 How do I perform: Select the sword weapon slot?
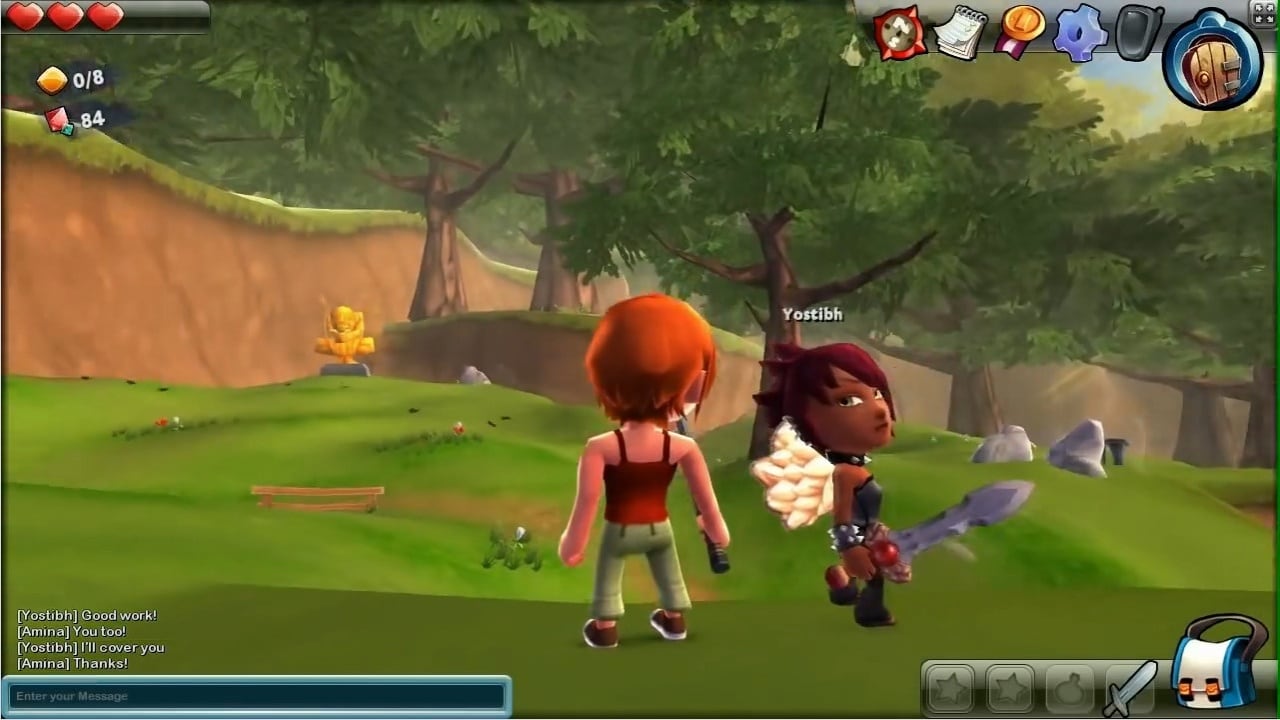(x=1131, y=688)
